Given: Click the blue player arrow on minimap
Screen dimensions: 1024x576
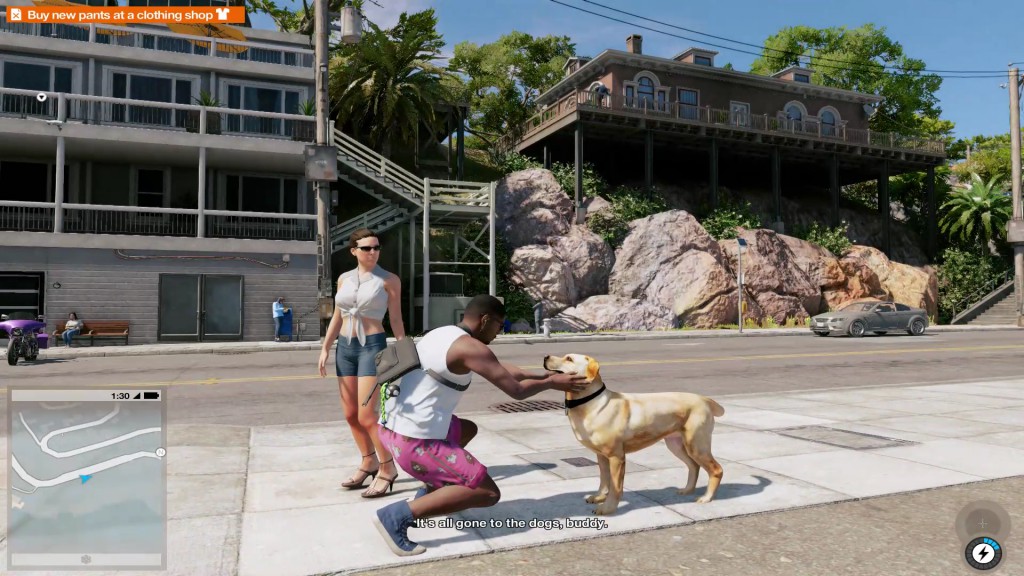Looking at the screenshot, I should 85,479.
